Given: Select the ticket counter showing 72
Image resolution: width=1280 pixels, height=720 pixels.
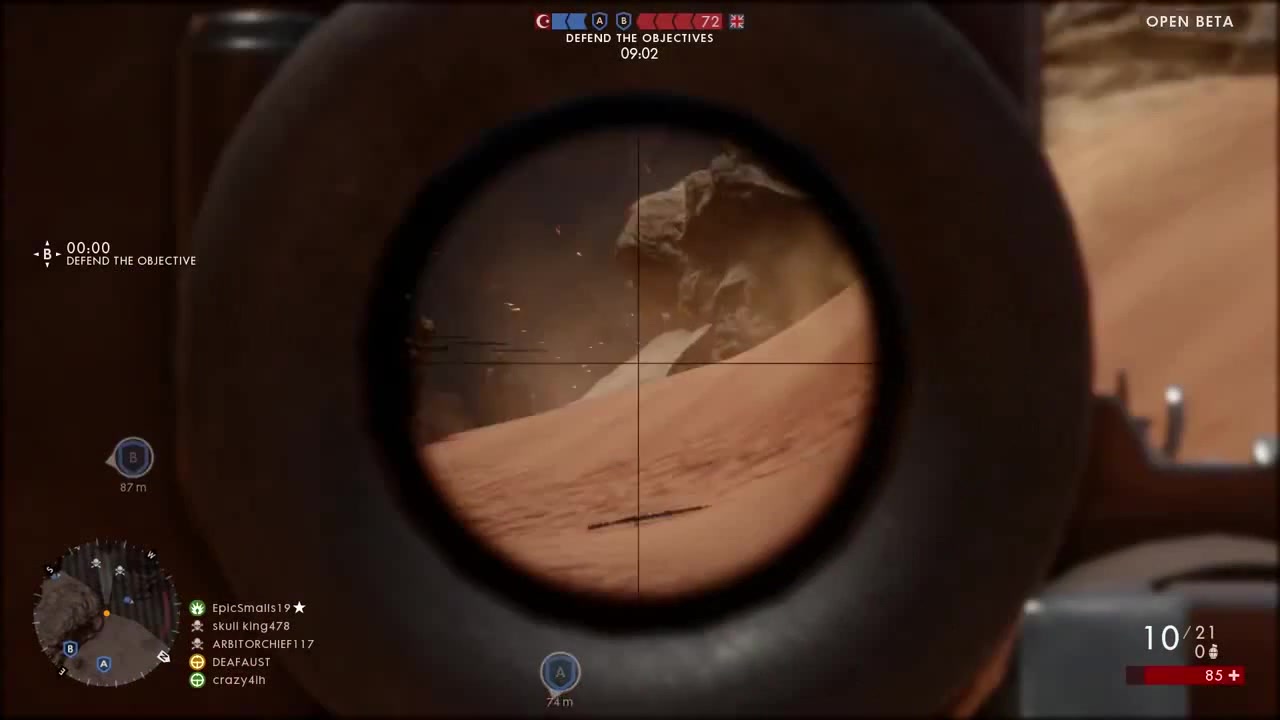Looking at the screenshot, I should click(x=712, y=21).
